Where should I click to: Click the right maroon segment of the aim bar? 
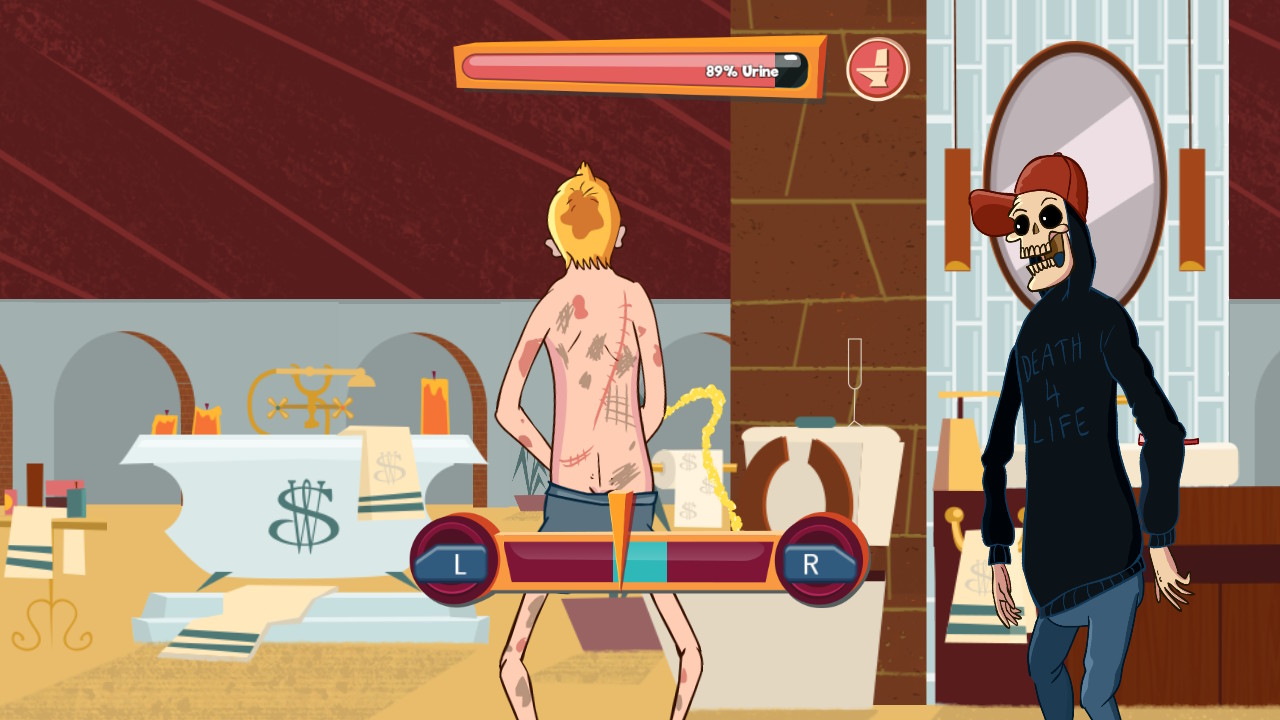pos(720,562)
